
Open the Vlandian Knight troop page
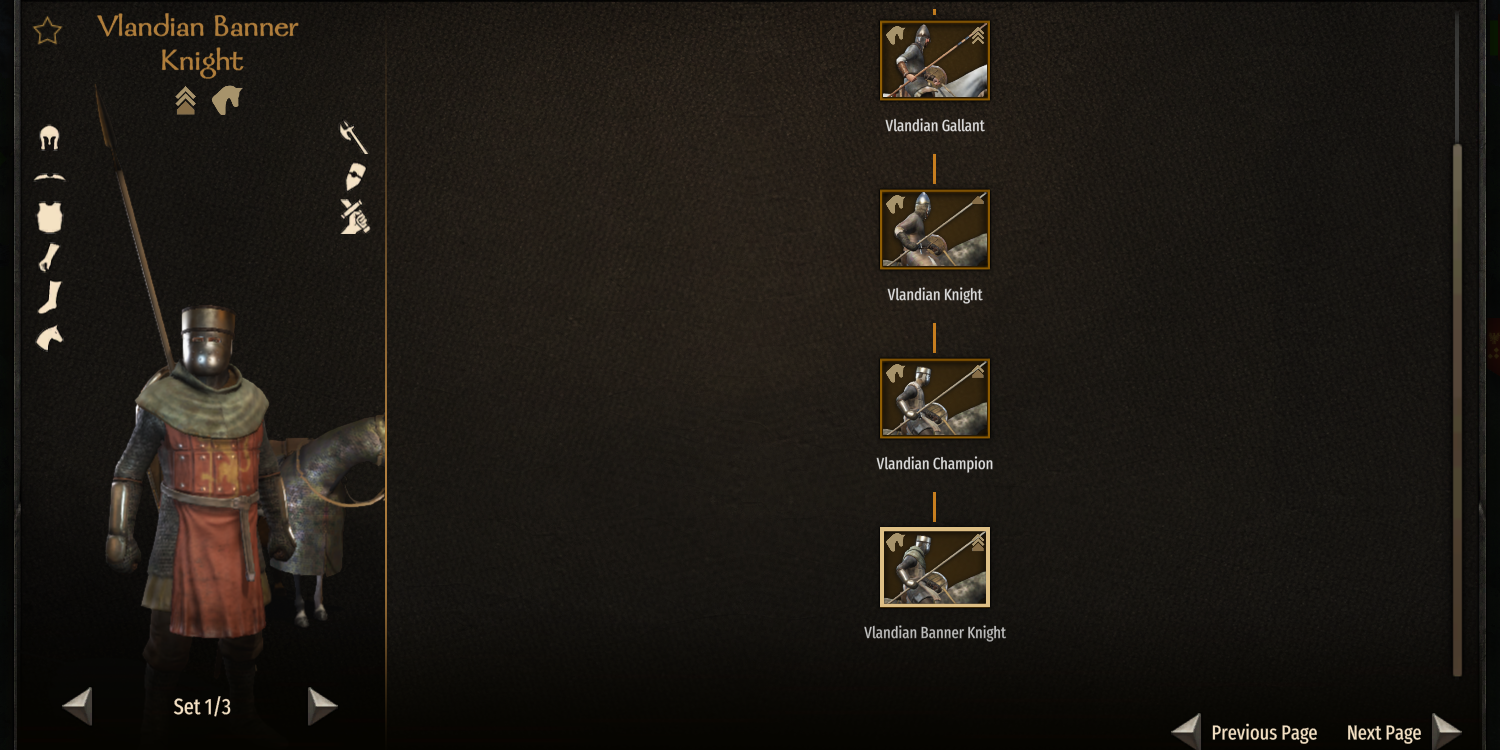click(x=933, y=229)
